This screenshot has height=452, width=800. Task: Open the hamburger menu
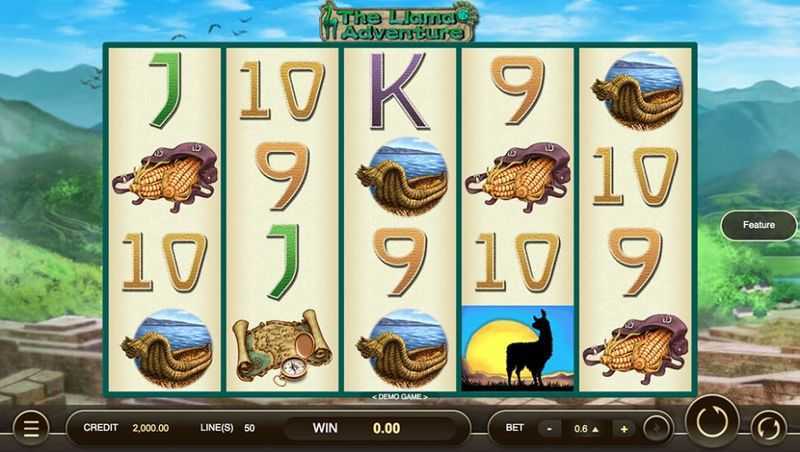[31, 428]
